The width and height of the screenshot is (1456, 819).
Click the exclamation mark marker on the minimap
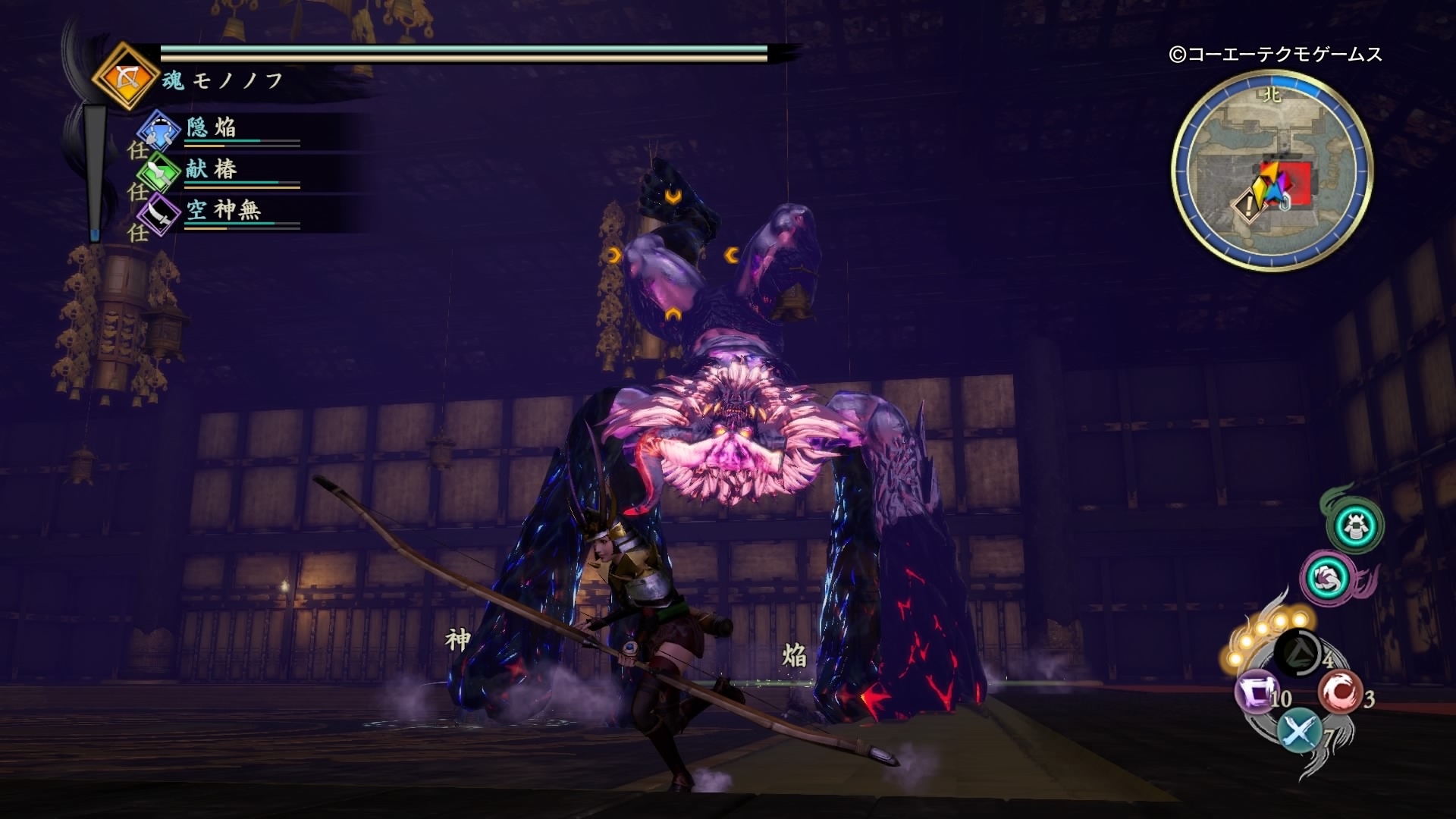click(1248, 206)
